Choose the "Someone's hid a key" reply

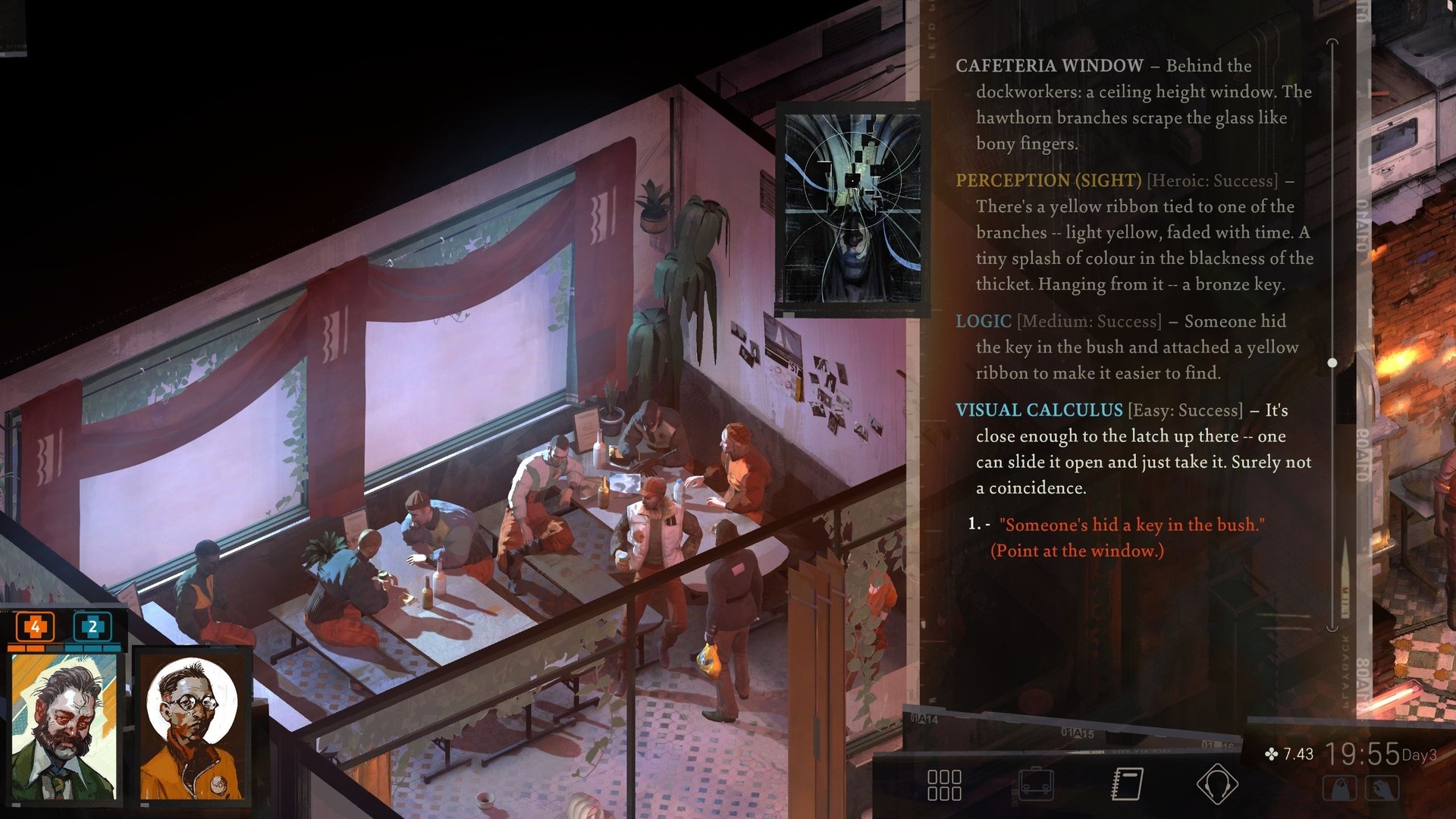click(x=1130, y=525)
